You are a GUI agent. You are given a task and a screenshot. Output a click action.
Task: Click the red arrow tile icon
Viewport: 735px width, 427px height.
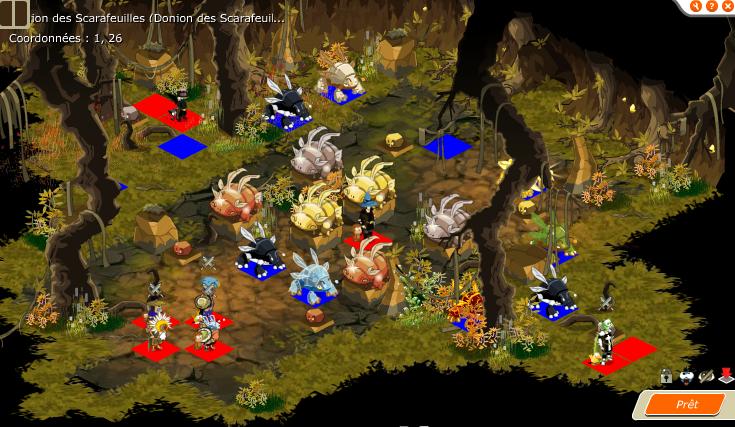[x=725, y=376]
